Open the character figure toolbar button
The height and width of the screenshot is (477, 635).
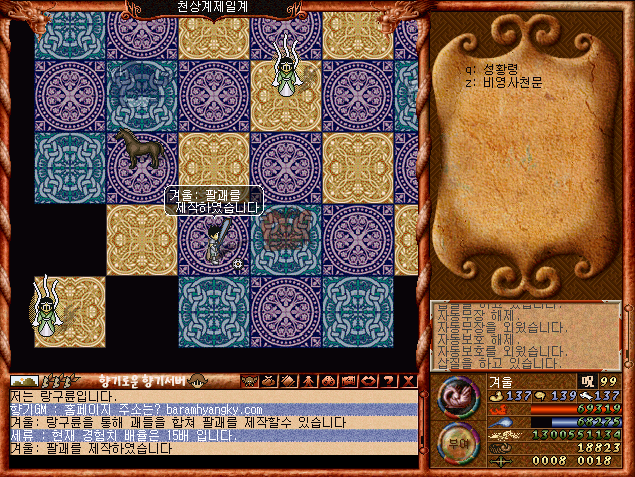click(307, 381)
